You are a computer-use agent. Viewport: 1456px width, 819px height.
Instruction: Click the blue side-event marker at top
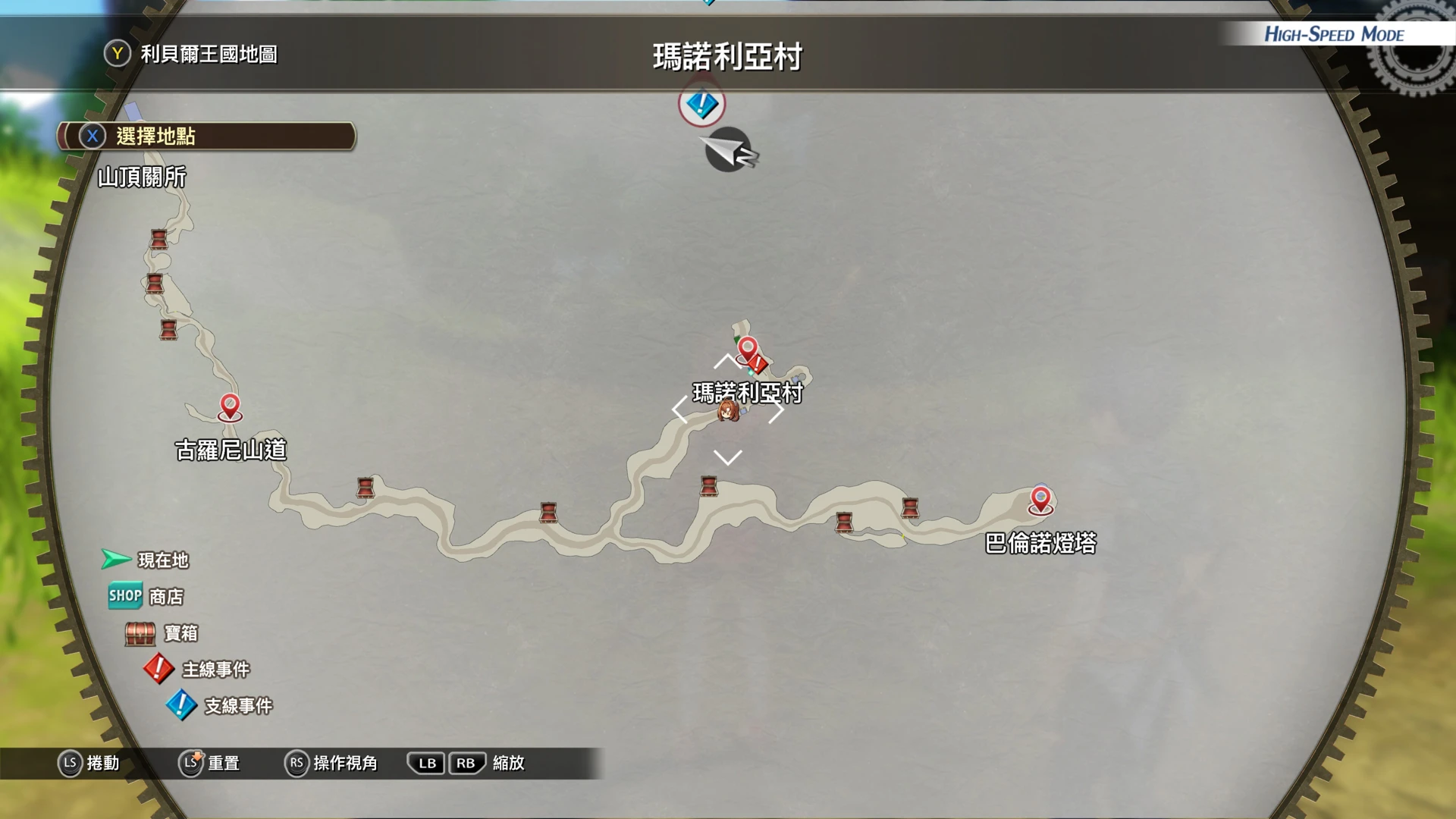coord(701,104)
